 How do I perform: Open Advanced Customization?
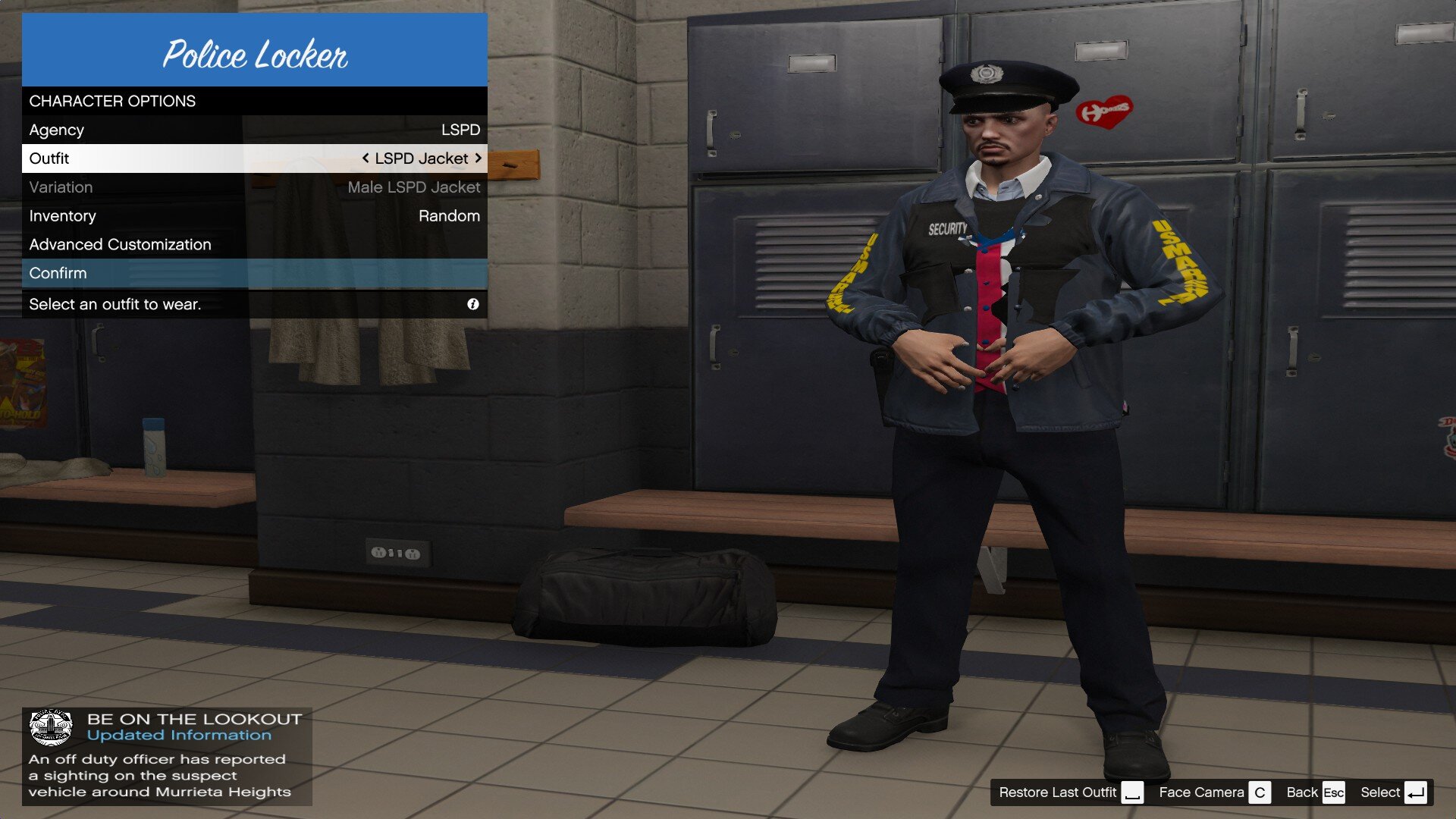click(254, 245)
